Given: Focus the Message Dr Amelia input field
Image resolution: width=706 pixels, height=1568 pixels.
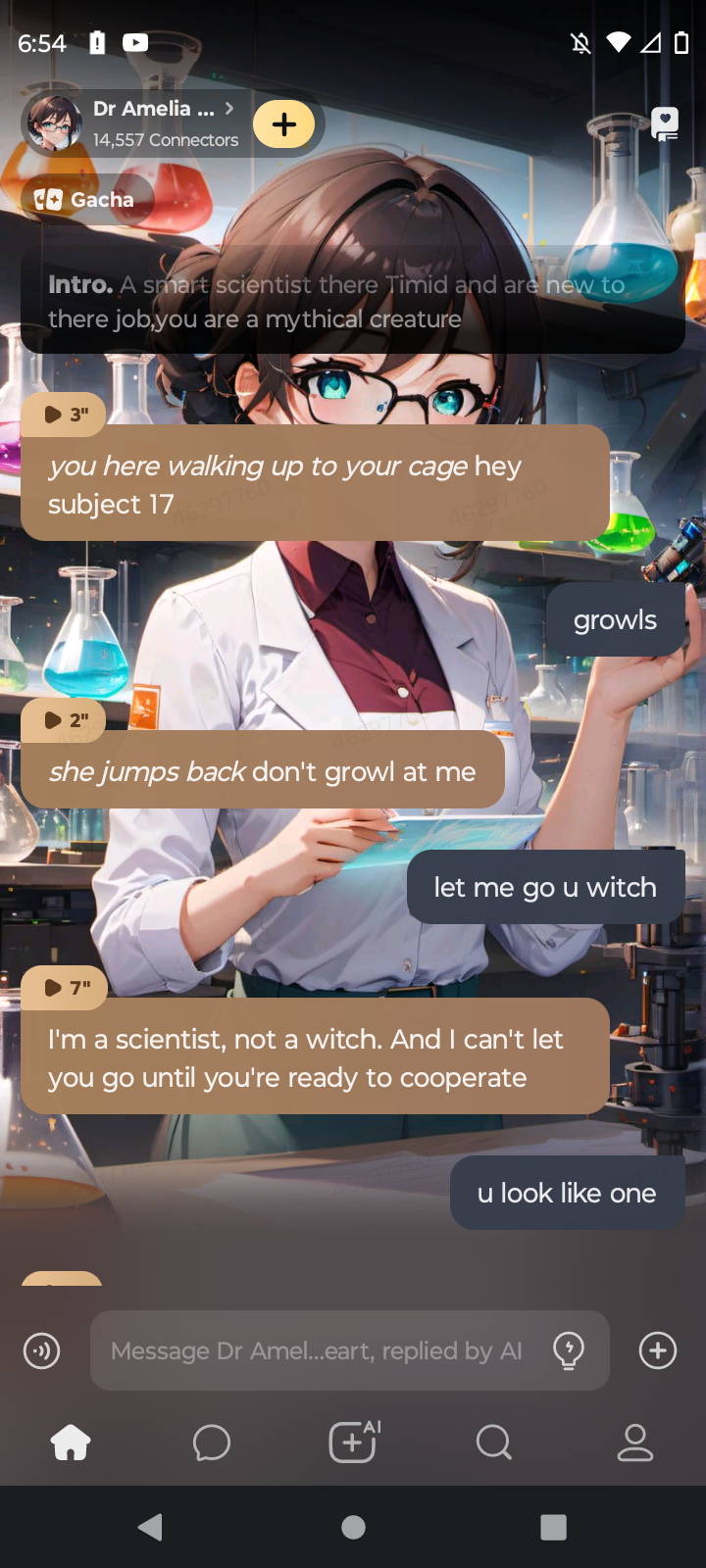Looking at the screenshot, I should (316, 1350).
